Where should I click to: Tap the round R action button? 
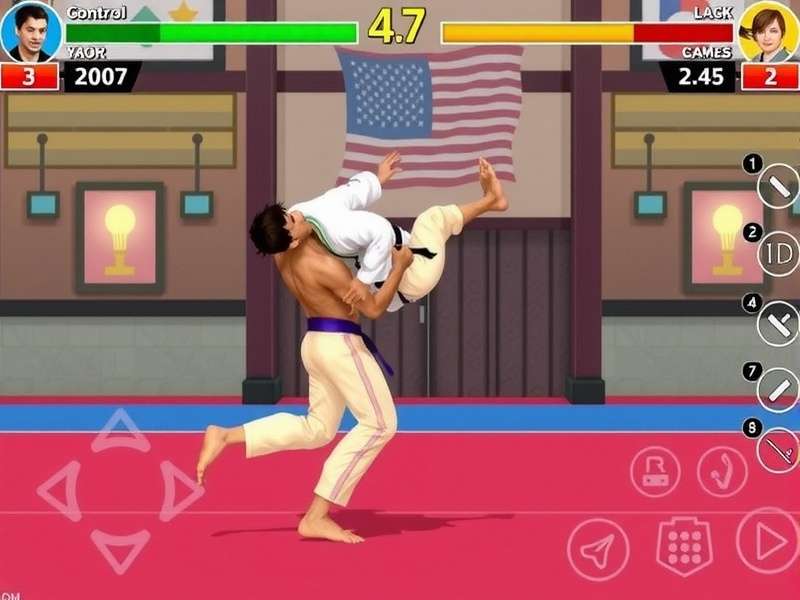(655, 472)
